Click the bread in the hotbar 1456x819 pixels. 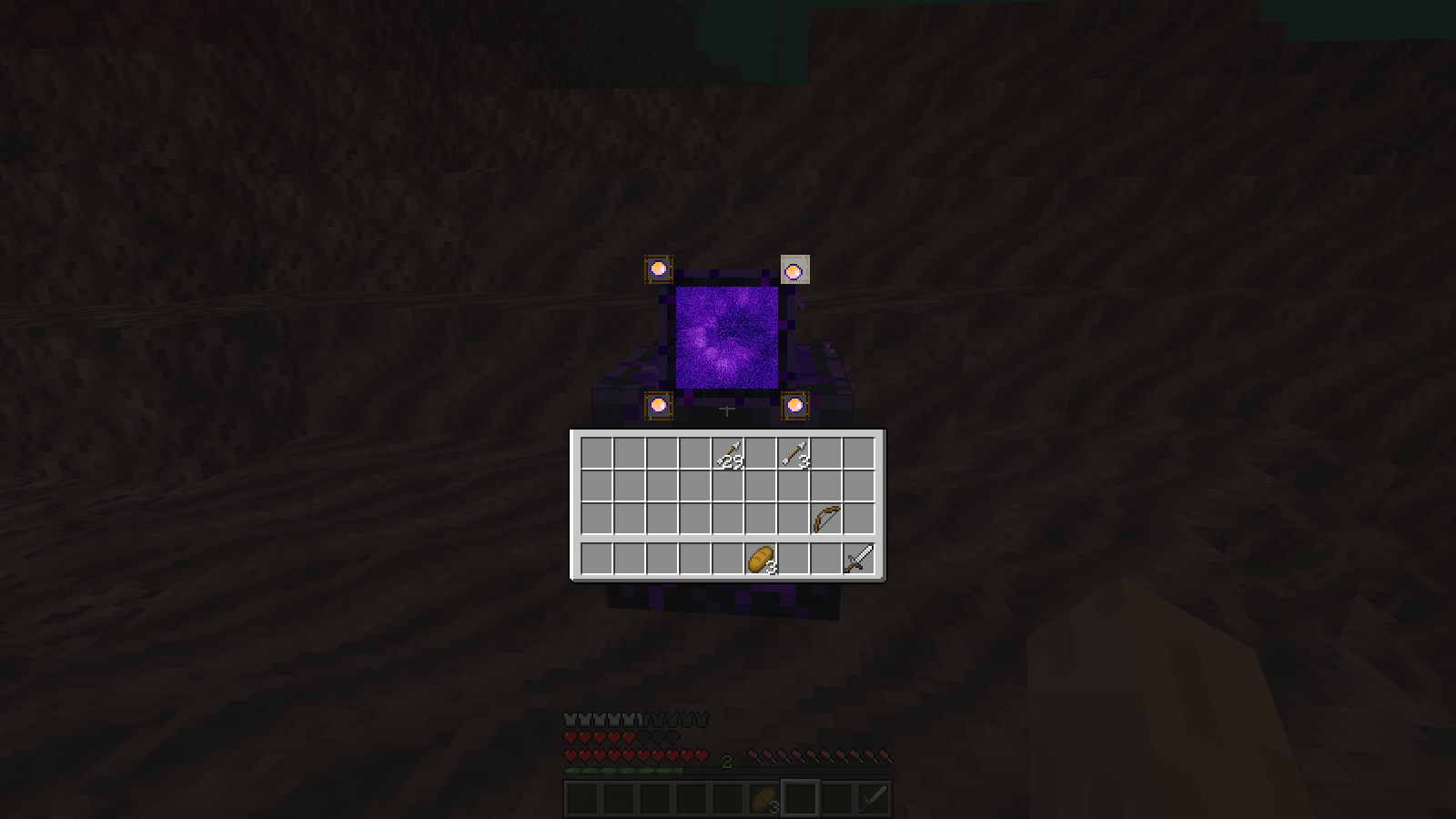[x=762, y=796]
